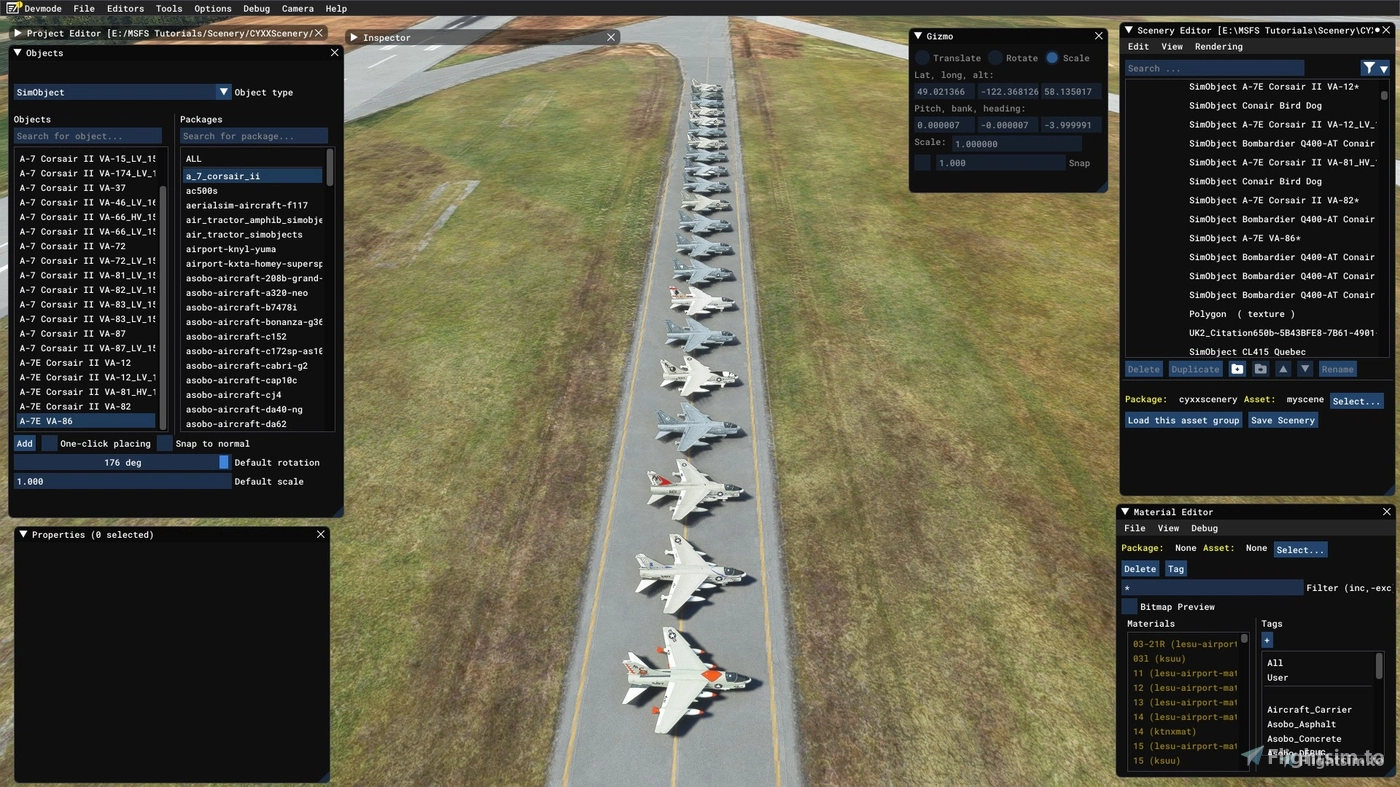The width and height of the screenshot is (1400, 787).
Task: Select the Translate mode in the Gizmo panel
Action: click(922, 57)
